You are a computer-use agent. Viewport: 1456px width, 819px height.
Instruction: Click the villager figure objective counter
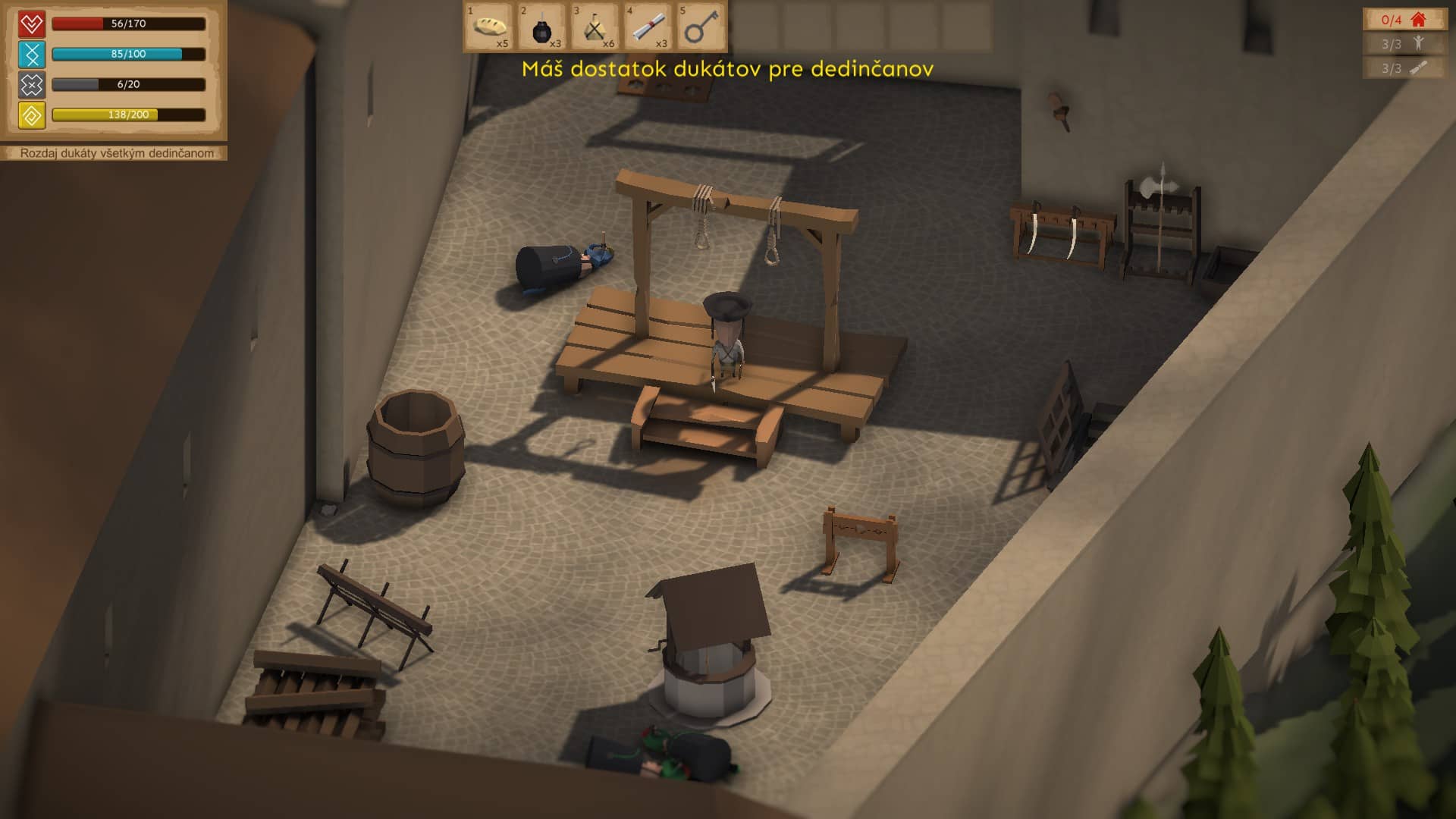click(x=1404, y=44)
